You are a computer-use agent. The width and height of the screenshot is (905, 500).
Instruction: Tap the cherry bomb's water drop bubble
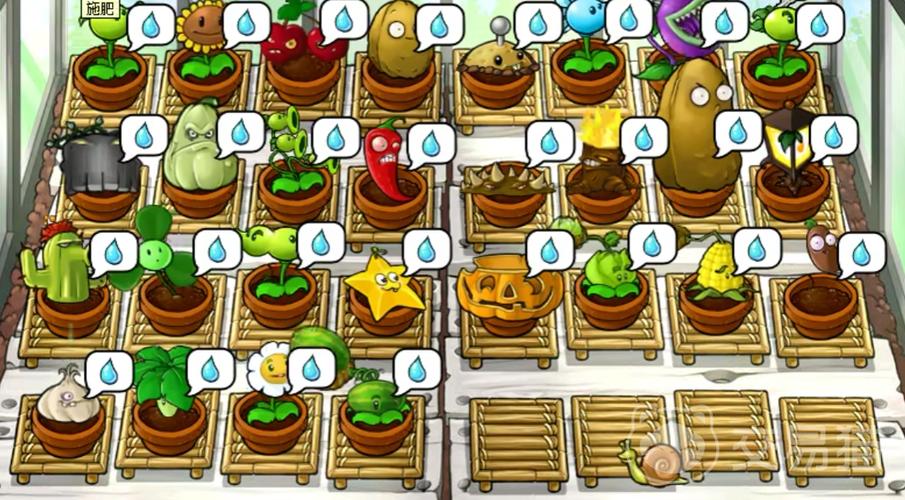[x=343, y=20]
